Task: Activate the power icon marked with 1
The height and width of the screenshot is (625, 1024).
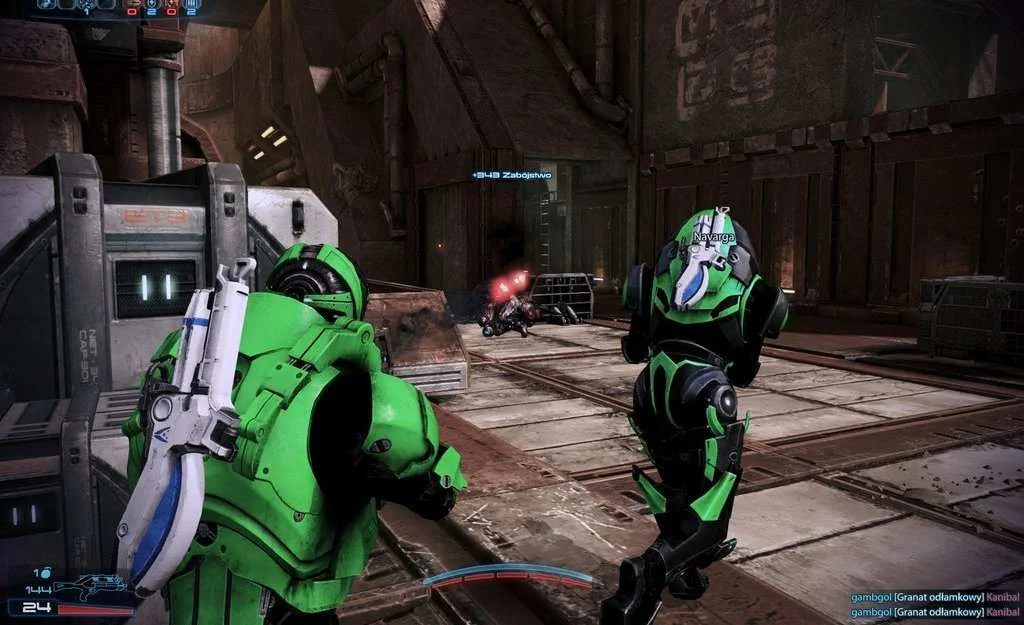Action: tap(86, 5)
